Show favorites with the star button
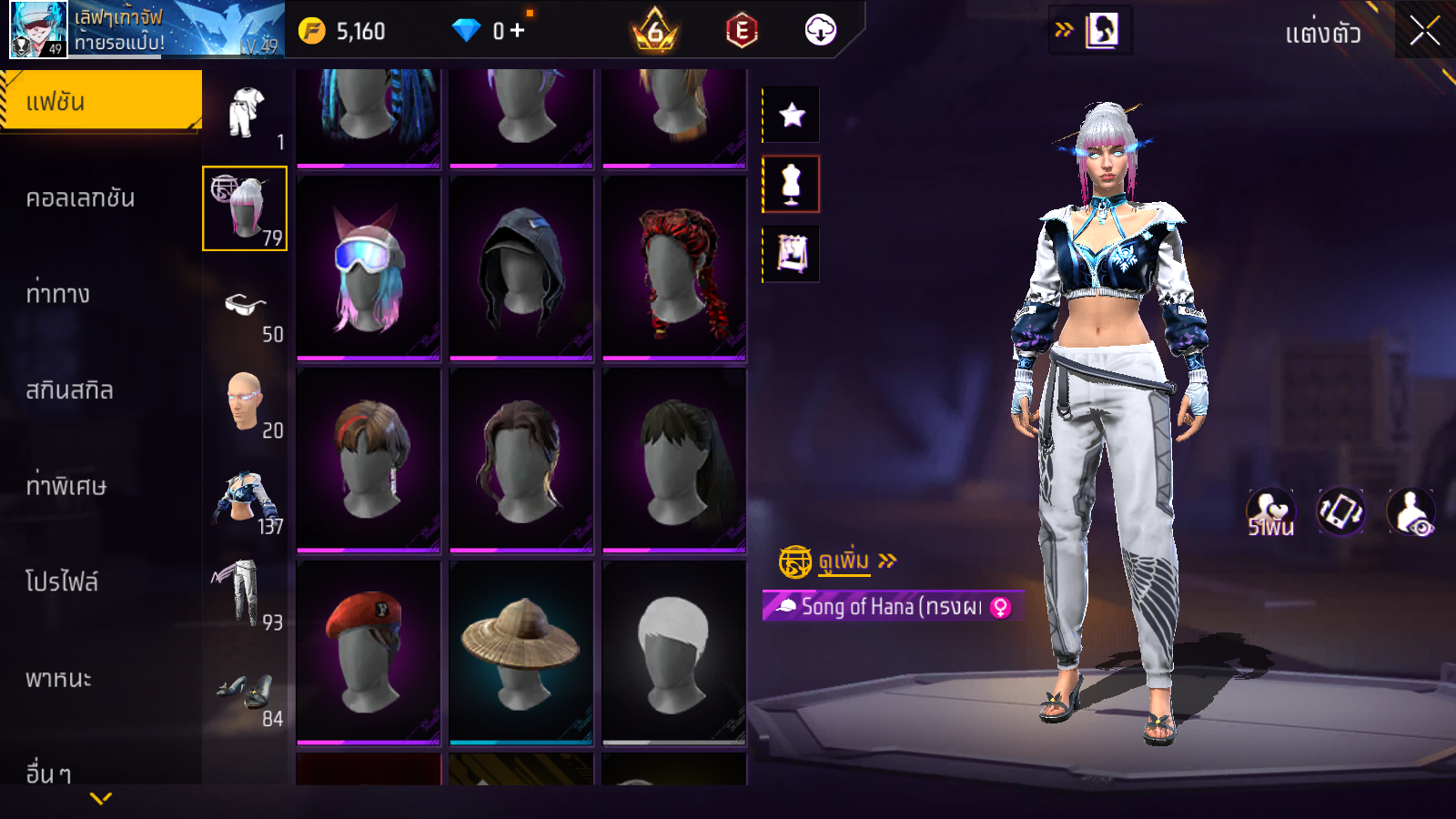 click(x=792, y=115)
